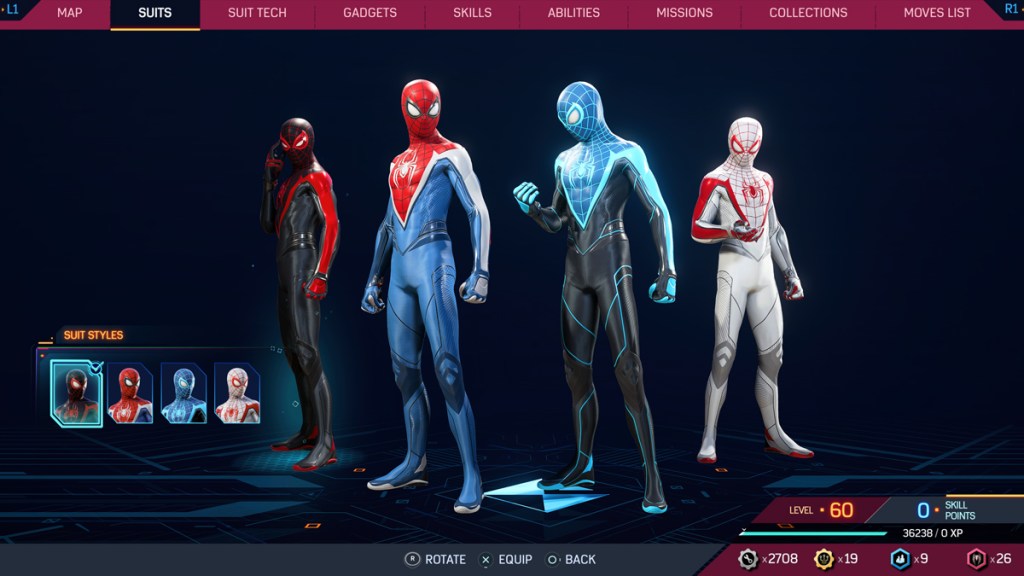View the Collections tab

point(808,13)
